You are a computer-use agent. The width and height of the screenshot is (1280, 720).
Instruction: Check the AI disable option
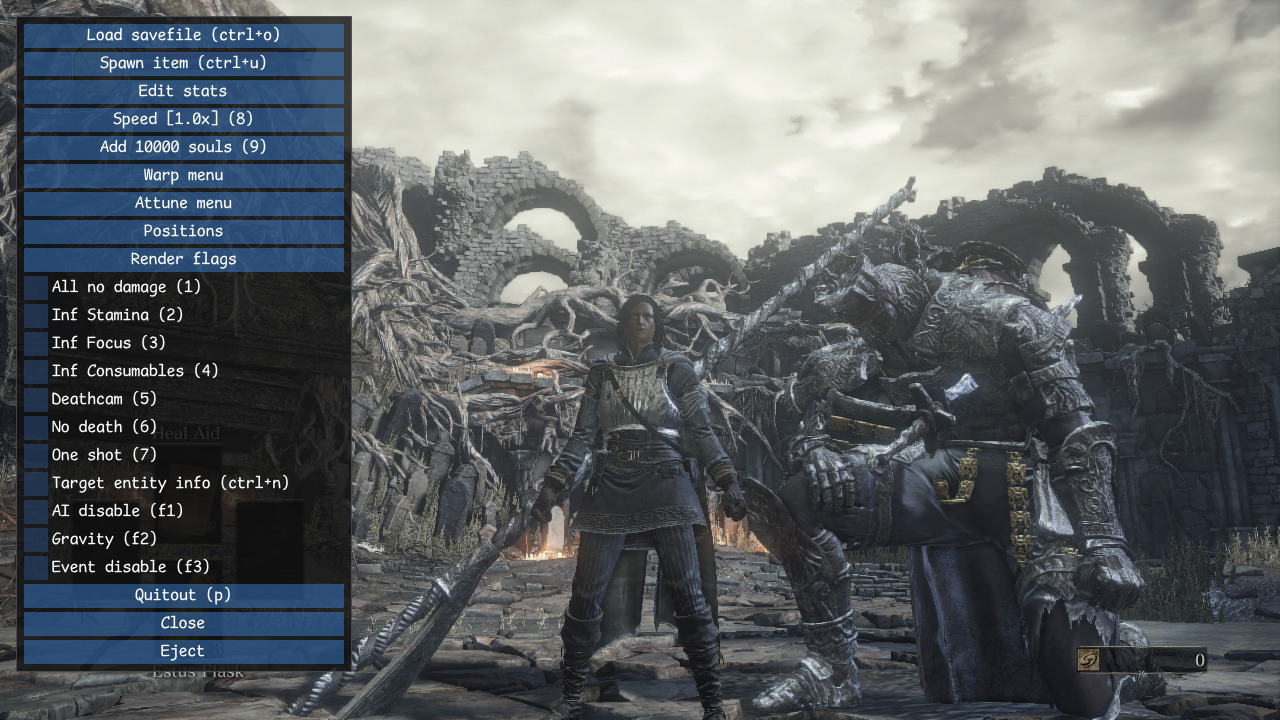click(36, 511)
